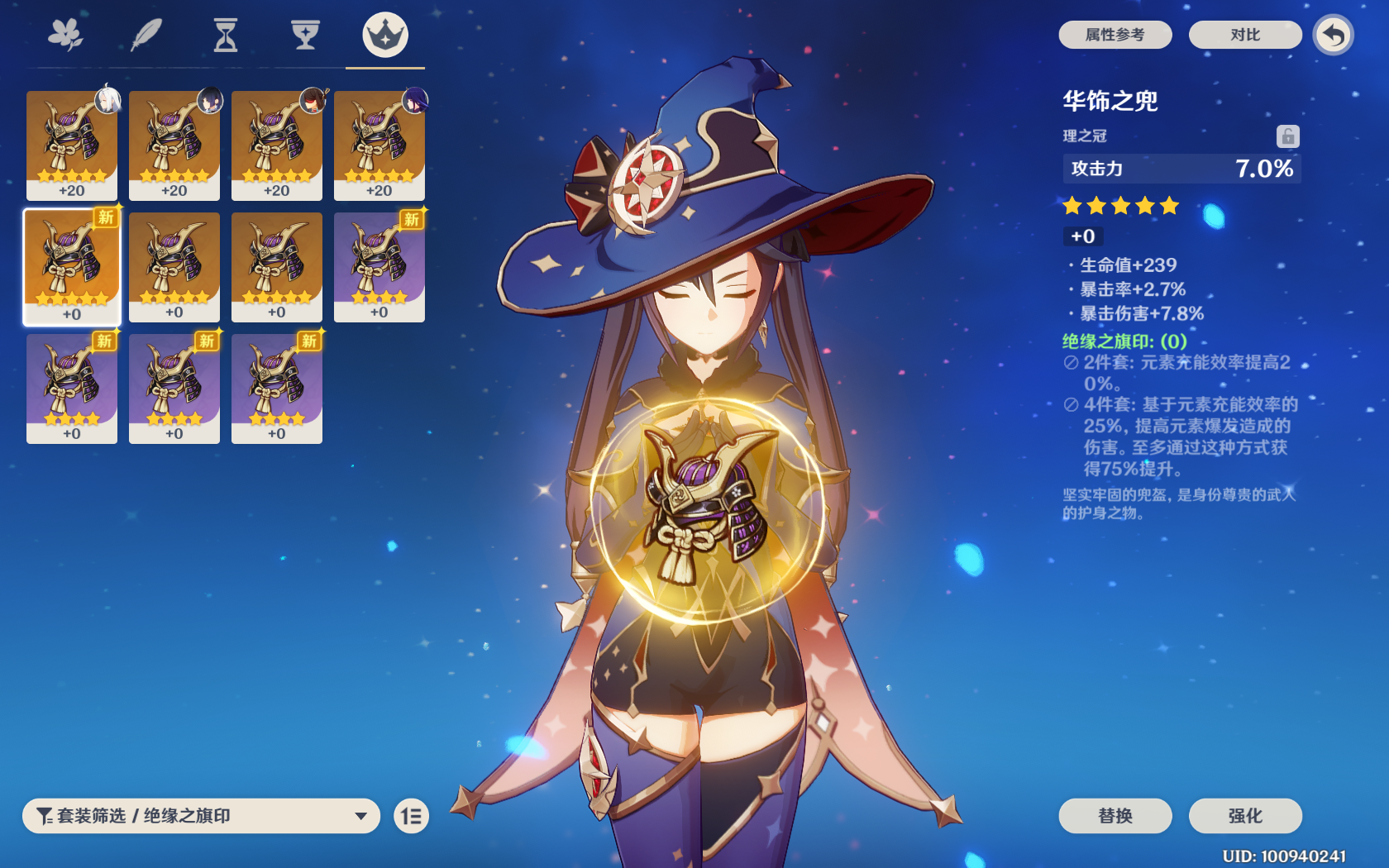Toggle the lock on 华饰之兜 artifact
Viewport: 1389px width, 868px height.
click(x=1286, y=136)
